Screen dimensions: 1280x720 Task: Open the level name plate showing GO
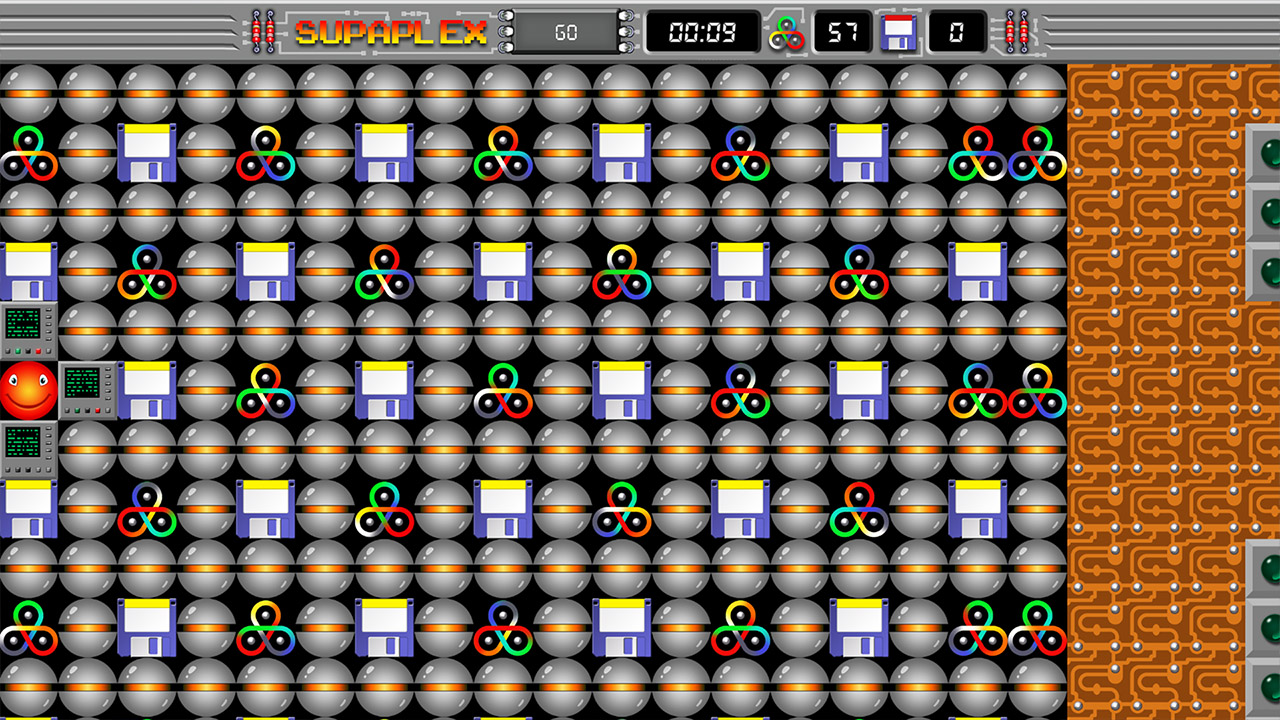tap(565, 31)
